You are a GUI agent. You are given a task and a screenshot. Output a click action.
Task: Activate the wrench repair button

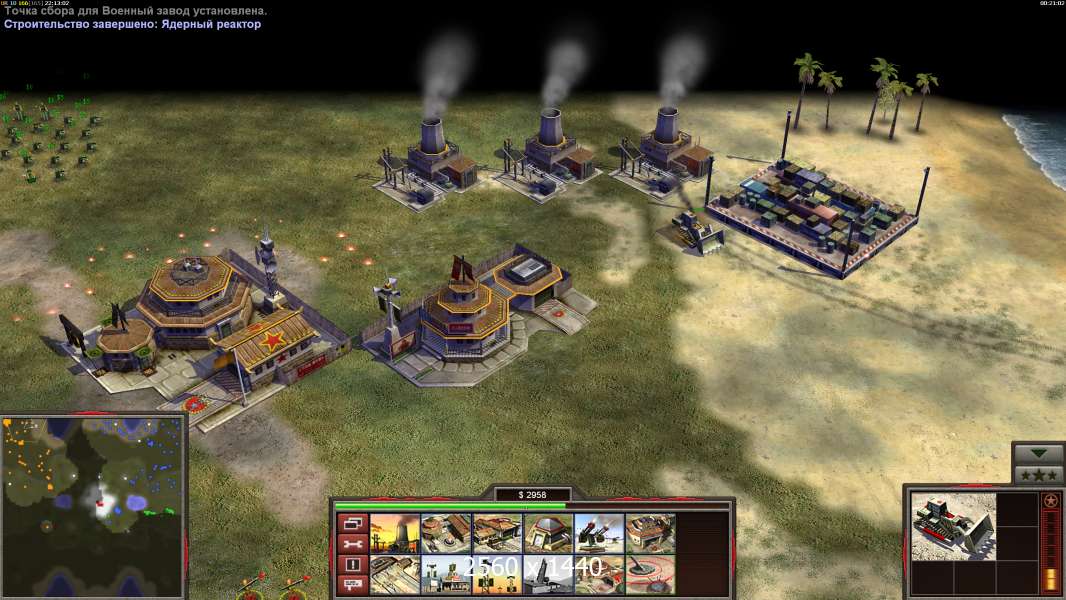pyautogui.click(x=351, y=544)
